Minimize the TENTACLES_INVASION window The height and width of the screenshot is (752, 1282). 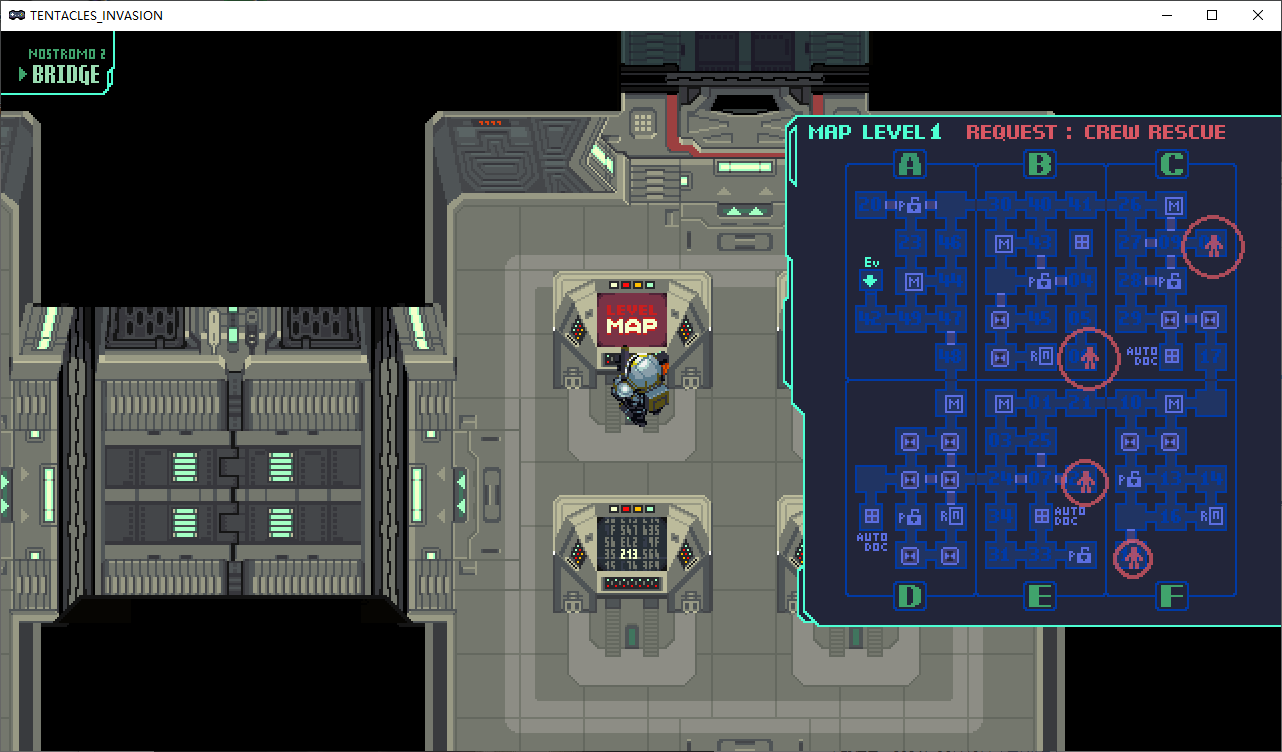click(x=1166, y=15)
